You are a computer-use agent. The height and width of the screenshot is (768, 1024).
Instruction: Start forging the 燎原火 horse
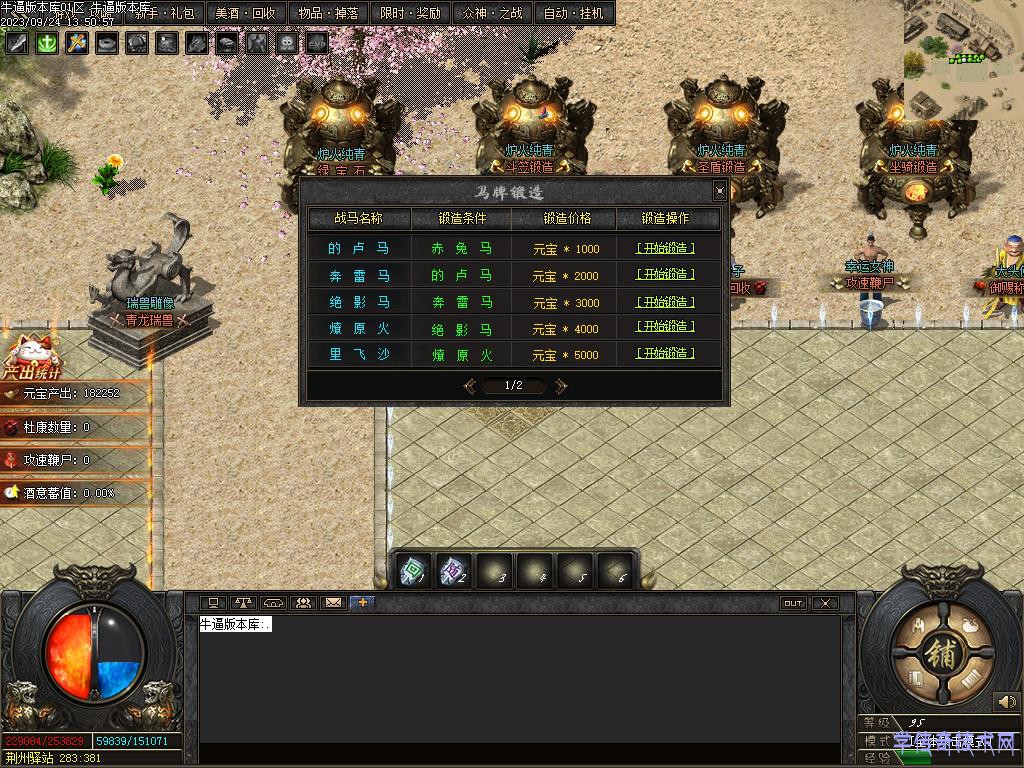click(665, 328)
